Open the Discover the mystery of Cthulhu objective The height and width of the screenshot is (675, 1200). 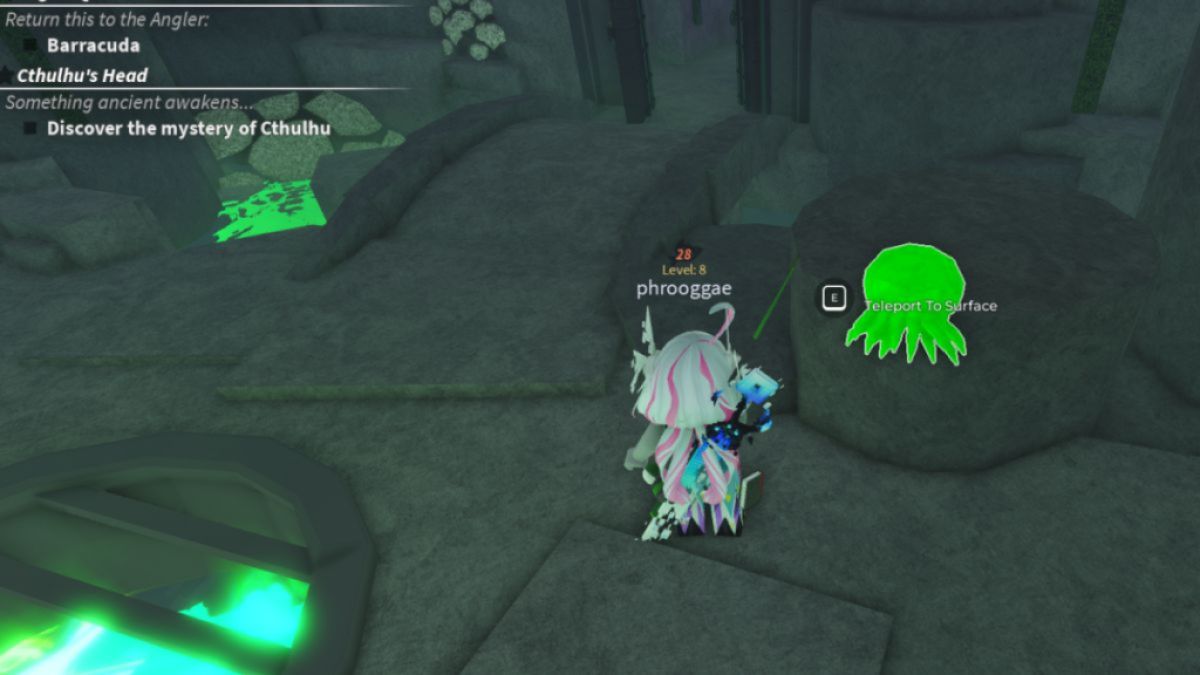coord(188,128)
